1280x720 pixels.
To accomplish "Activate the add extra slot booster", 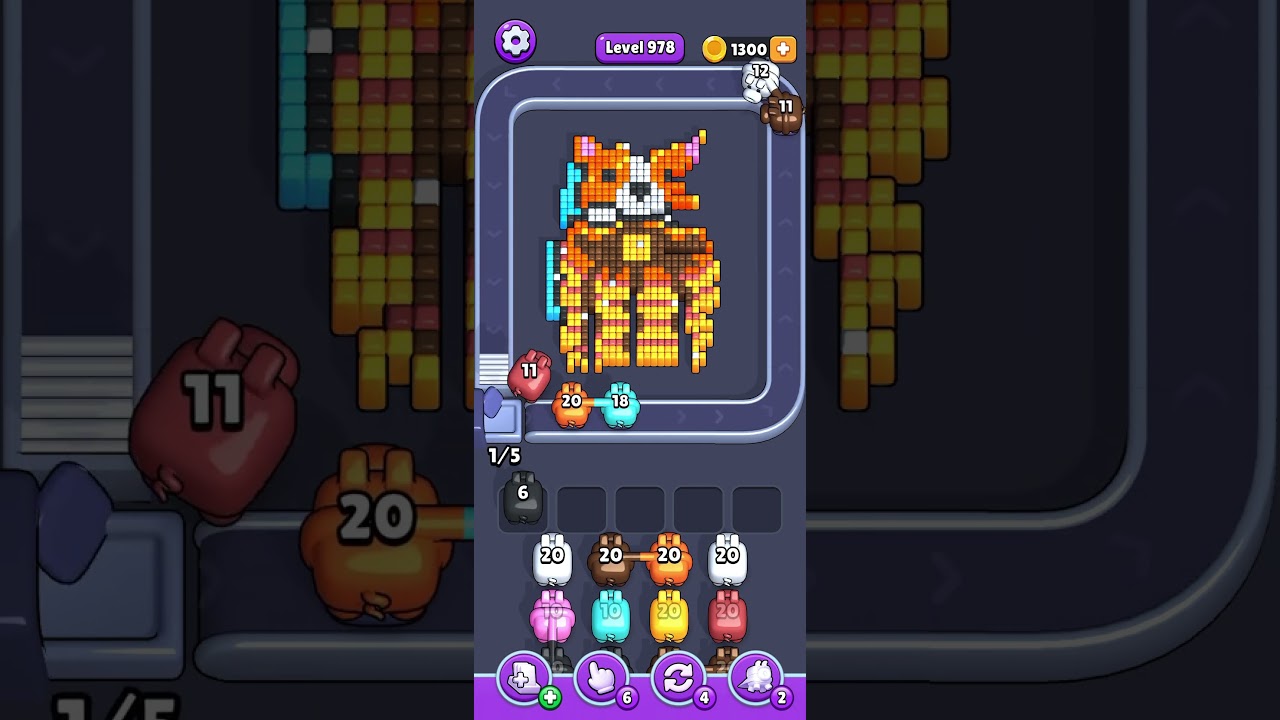I will pyautogui.click(x=524, y=679).
